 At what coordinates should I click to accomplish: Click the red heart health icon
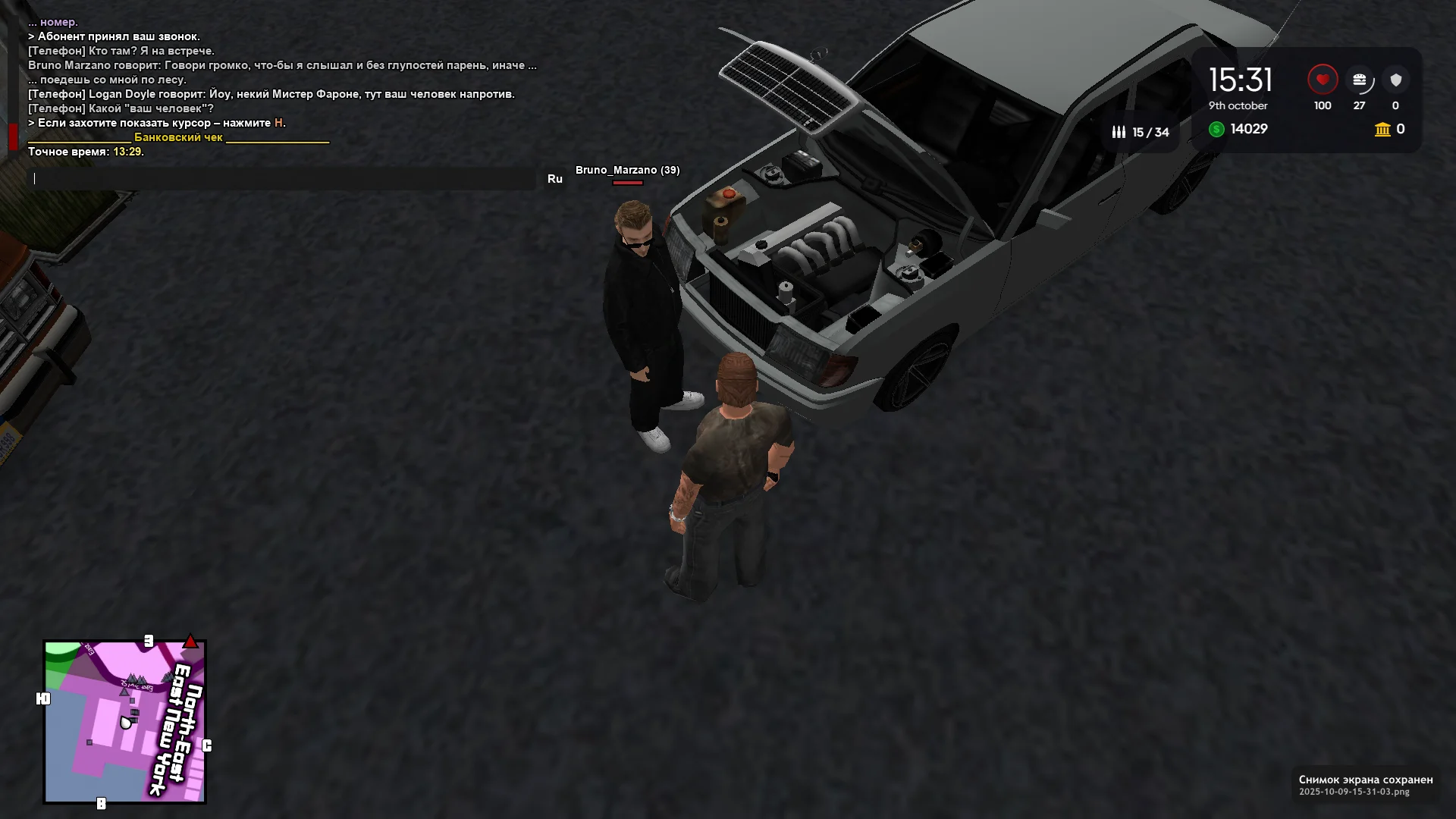pos(1323,78)
